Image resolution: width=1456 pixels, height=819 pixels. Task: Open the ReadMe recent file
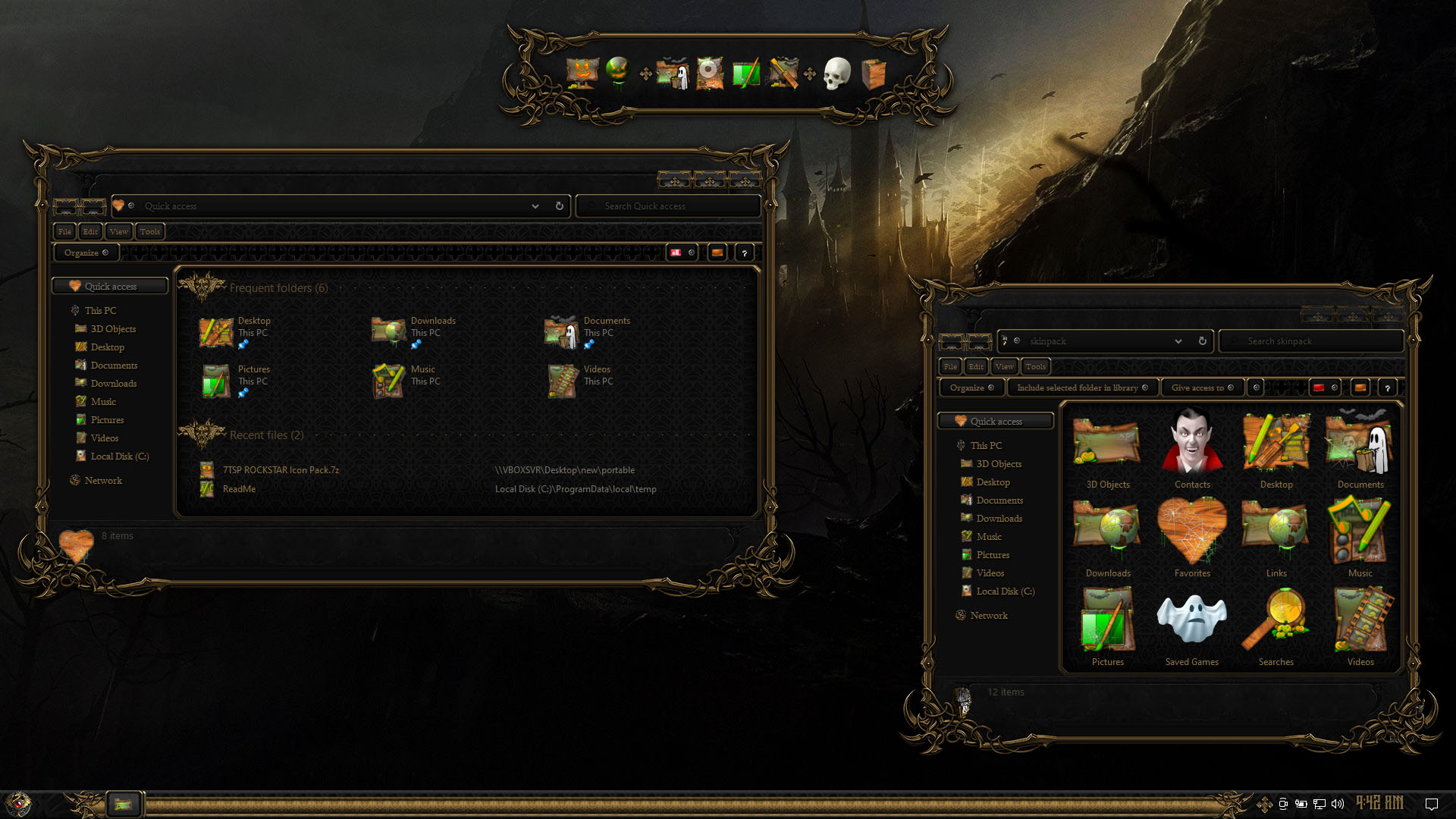[239, 489]
